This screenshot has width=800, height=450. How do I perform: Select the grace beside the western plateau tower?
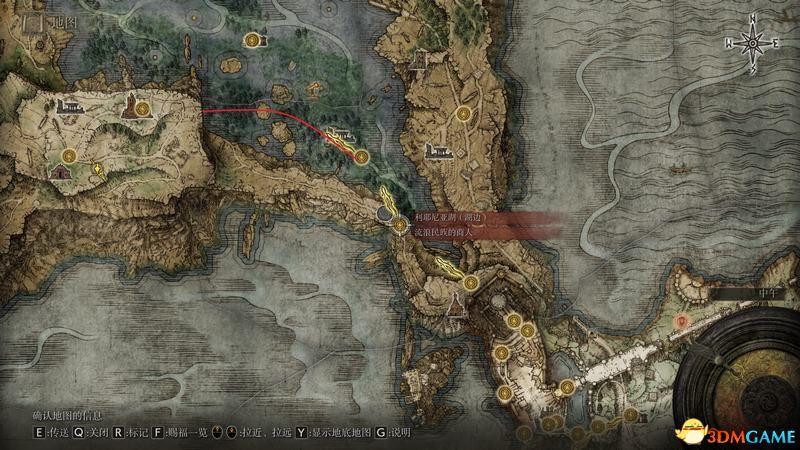click(142, 107)
